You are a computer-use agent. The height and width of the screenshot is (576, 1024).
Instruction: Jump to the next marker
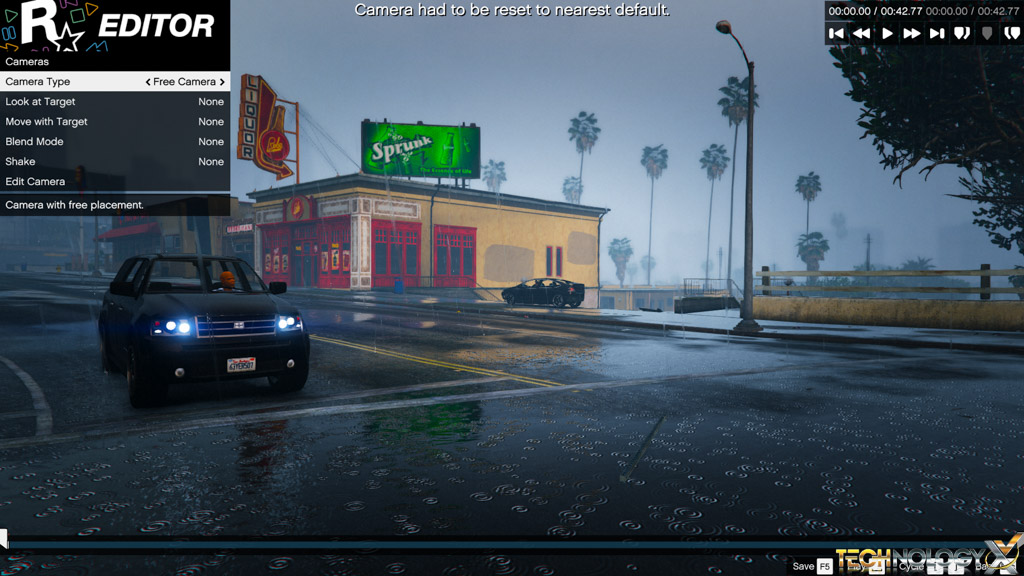coord(1011,33)
